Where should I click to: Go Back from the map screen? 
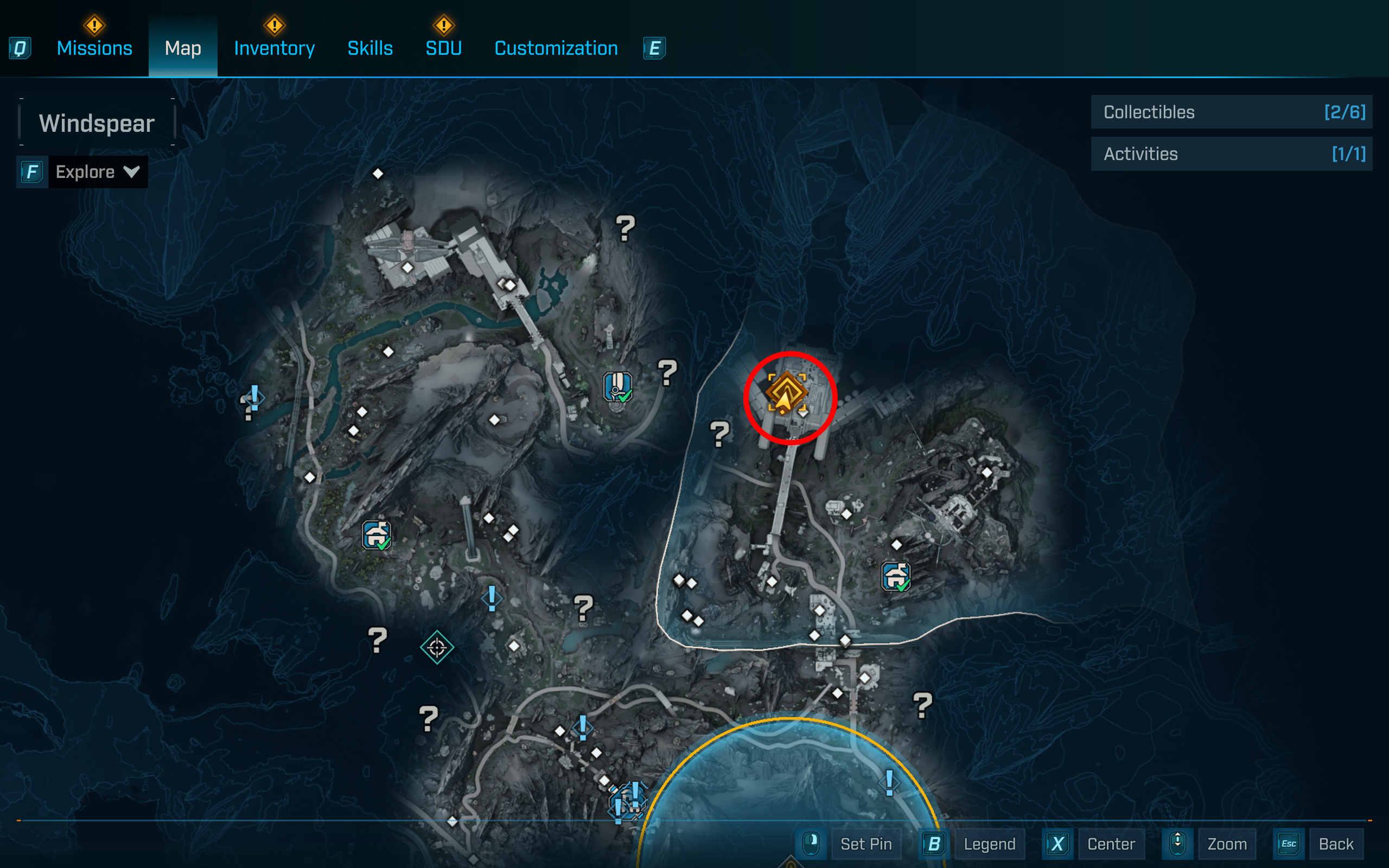tap(1336, 844)
